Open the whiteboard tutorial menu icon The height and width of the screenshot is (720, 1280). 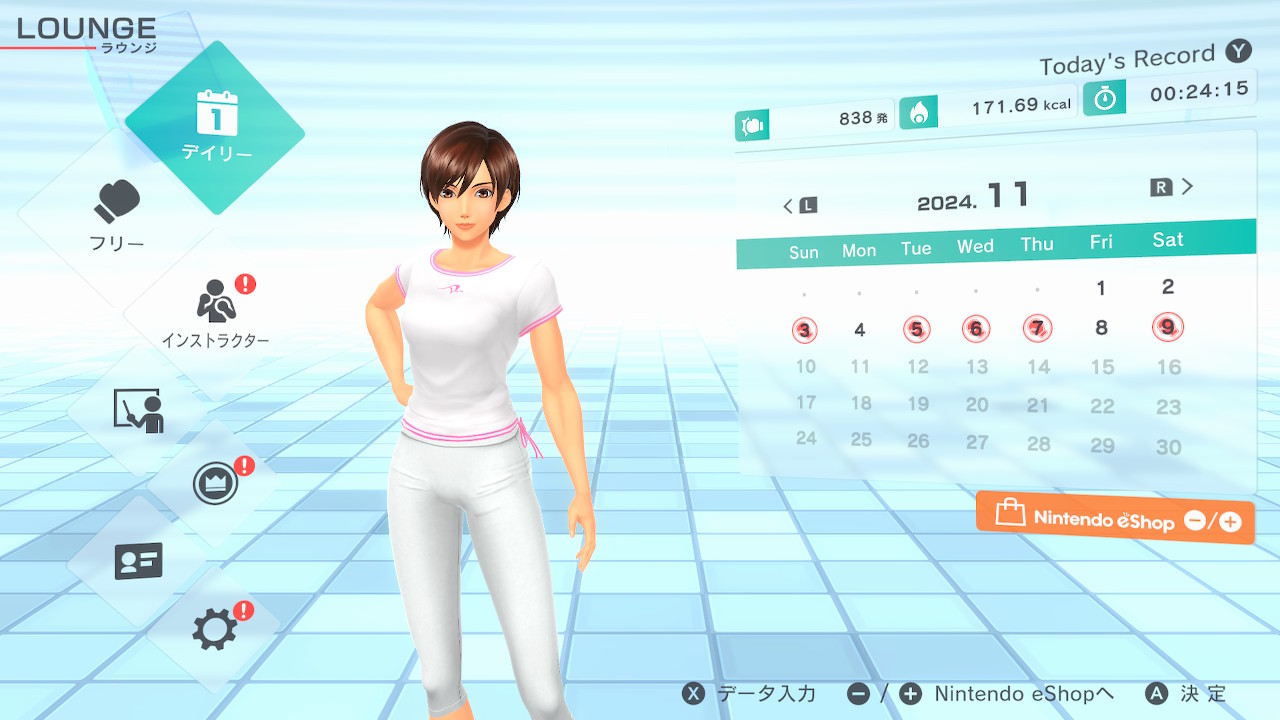point(138,409)
